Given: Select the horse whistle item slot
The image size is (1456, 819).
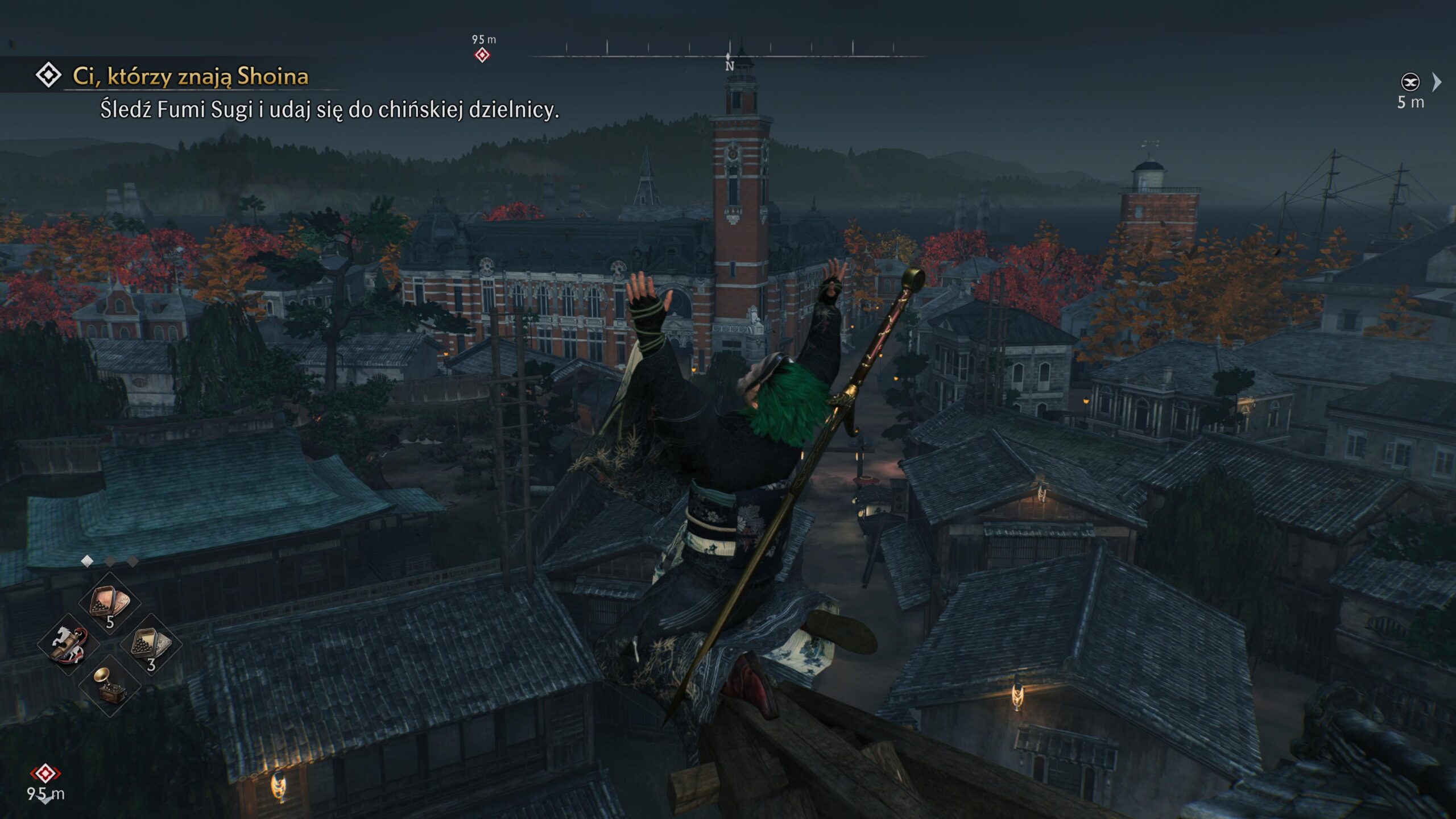Looking at the screenshot, I should click(68, 644).
